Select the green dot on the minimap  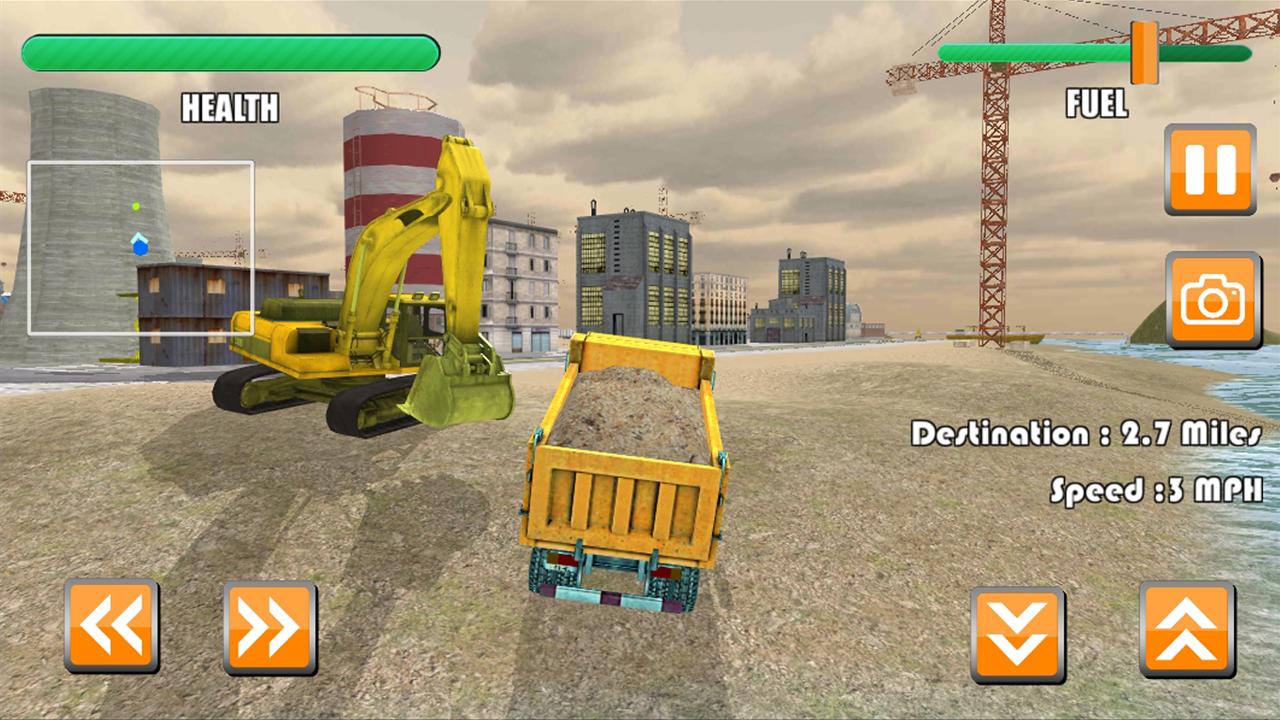136,204
